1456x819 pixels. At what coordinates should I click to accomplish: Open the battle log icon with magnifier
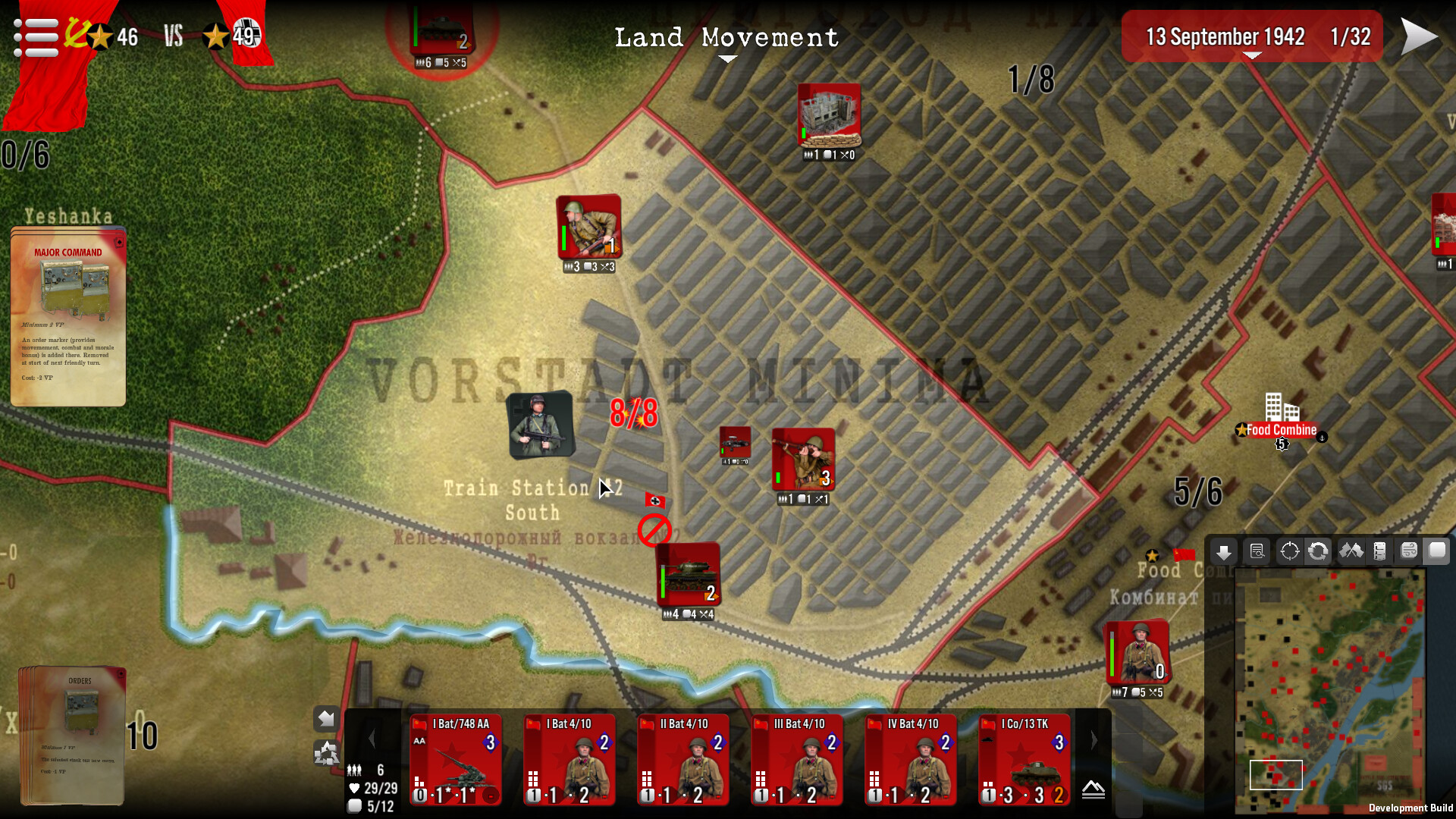click(x=1257, y=551)
